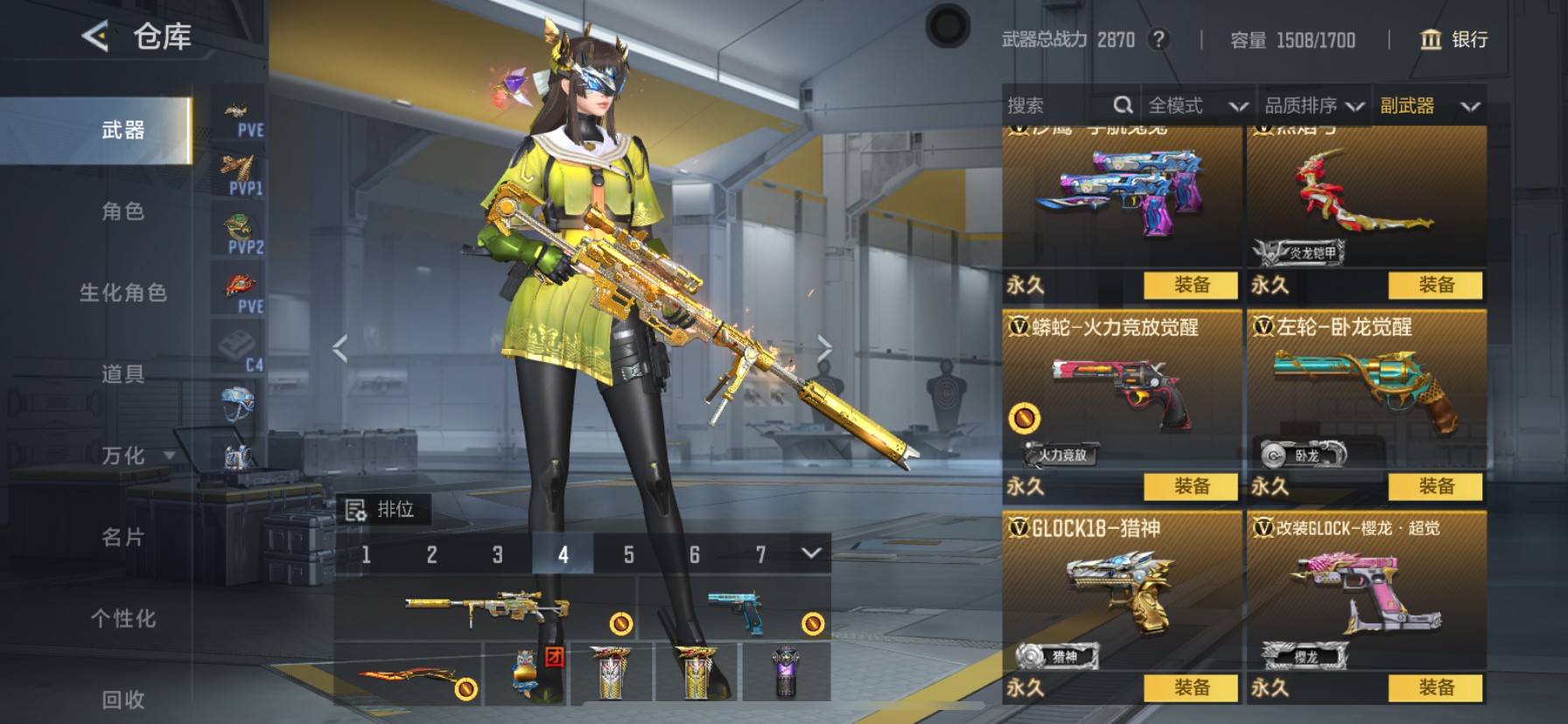Image resolution: width=1568 pixels, height=724 pixels.
Task: Show help for 武器总战力 question mark
Action: 1158,39
